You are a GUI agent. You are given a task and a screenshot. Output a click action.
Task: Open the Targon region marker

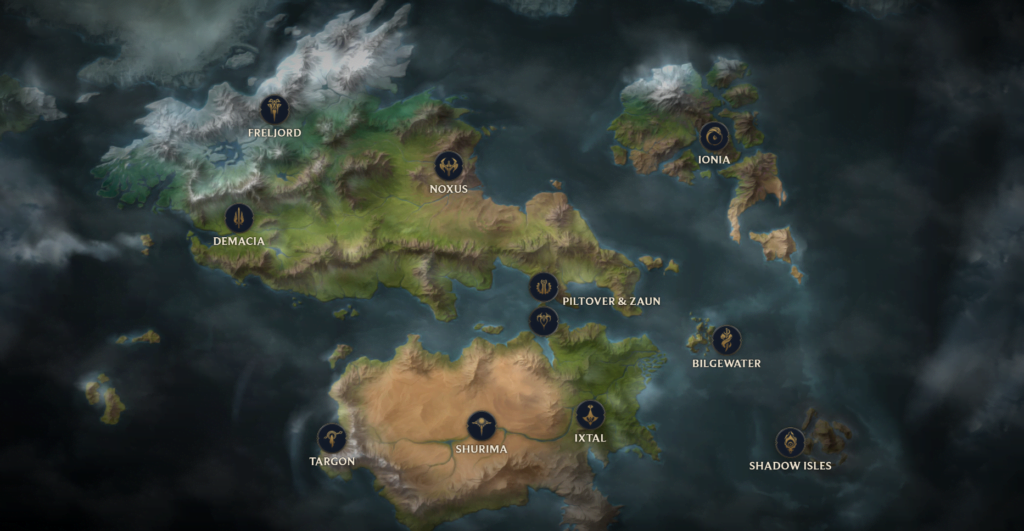pos(331,438)
